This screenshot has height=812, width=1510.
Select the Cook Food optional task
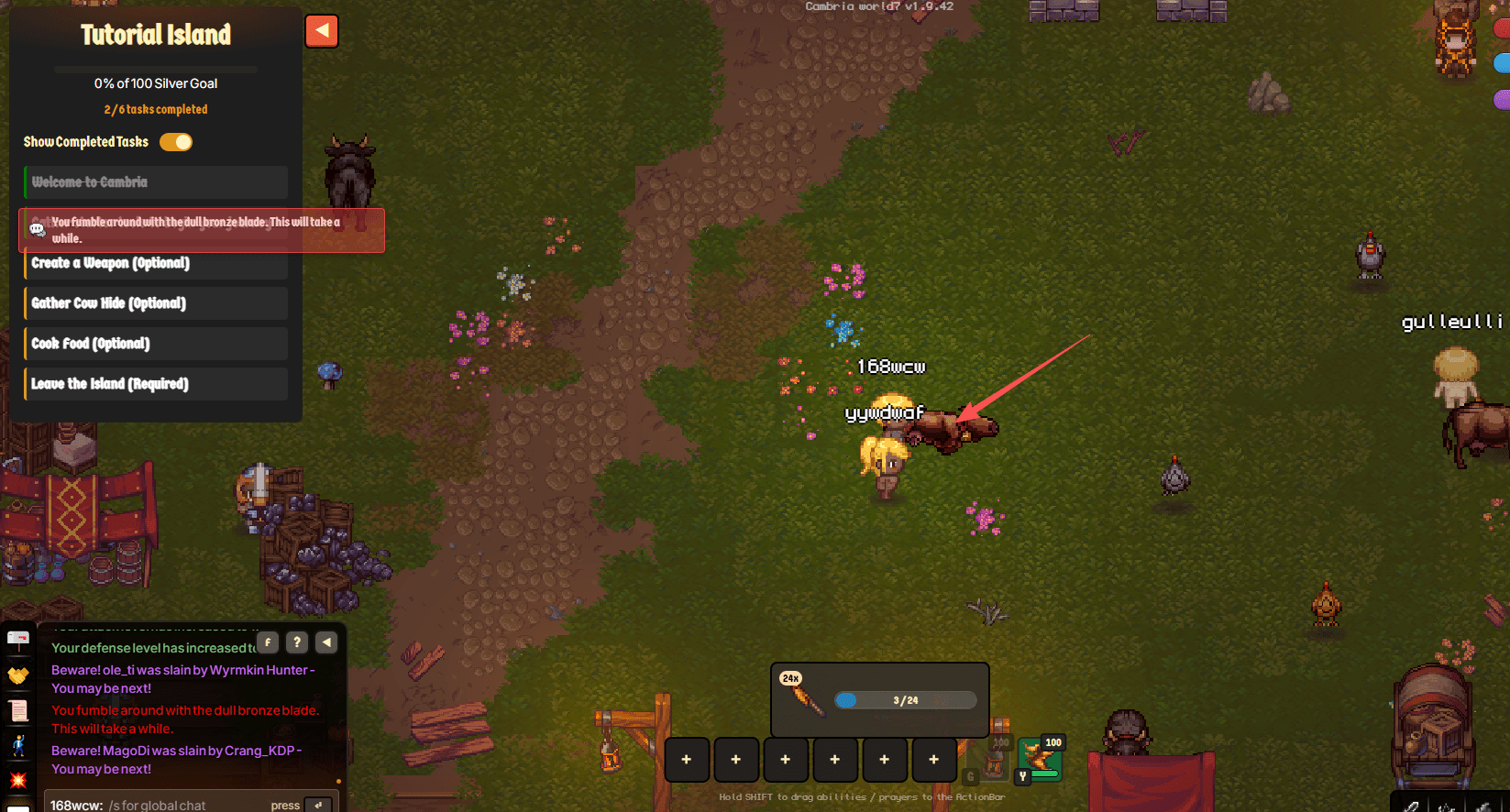point(156,344)
